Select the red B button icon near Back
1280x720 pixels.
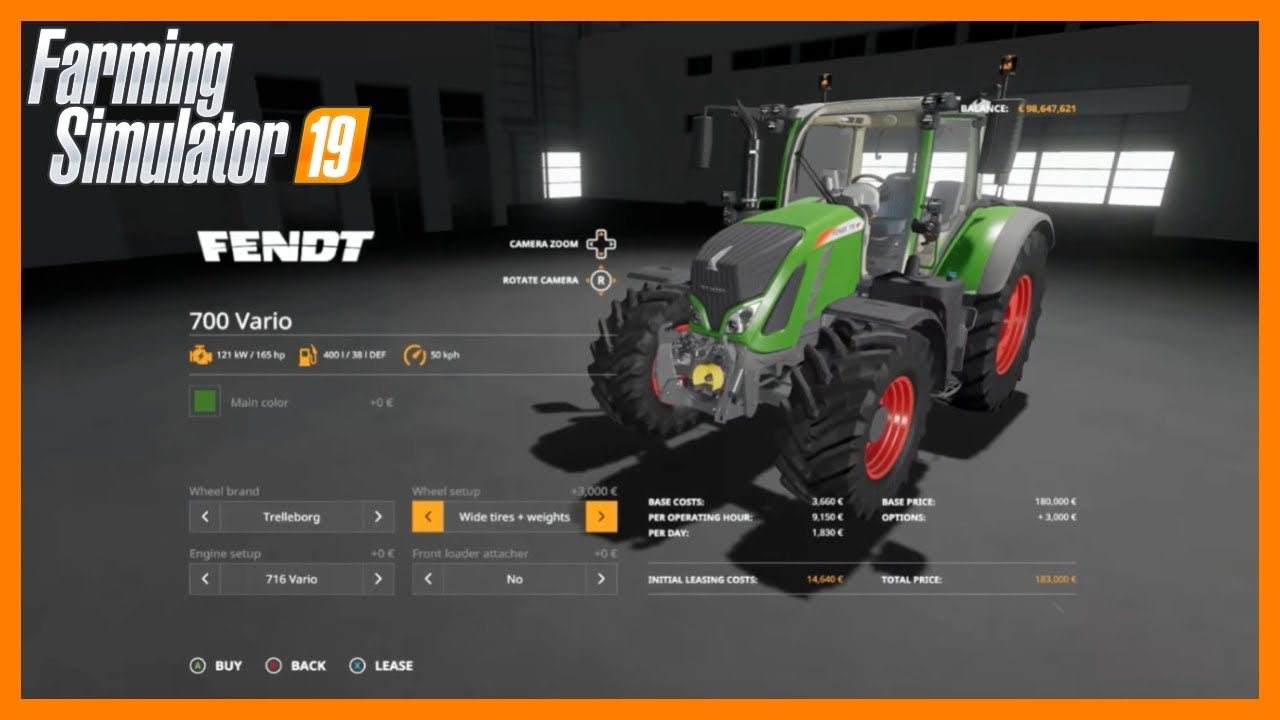[x=271, y=664]
